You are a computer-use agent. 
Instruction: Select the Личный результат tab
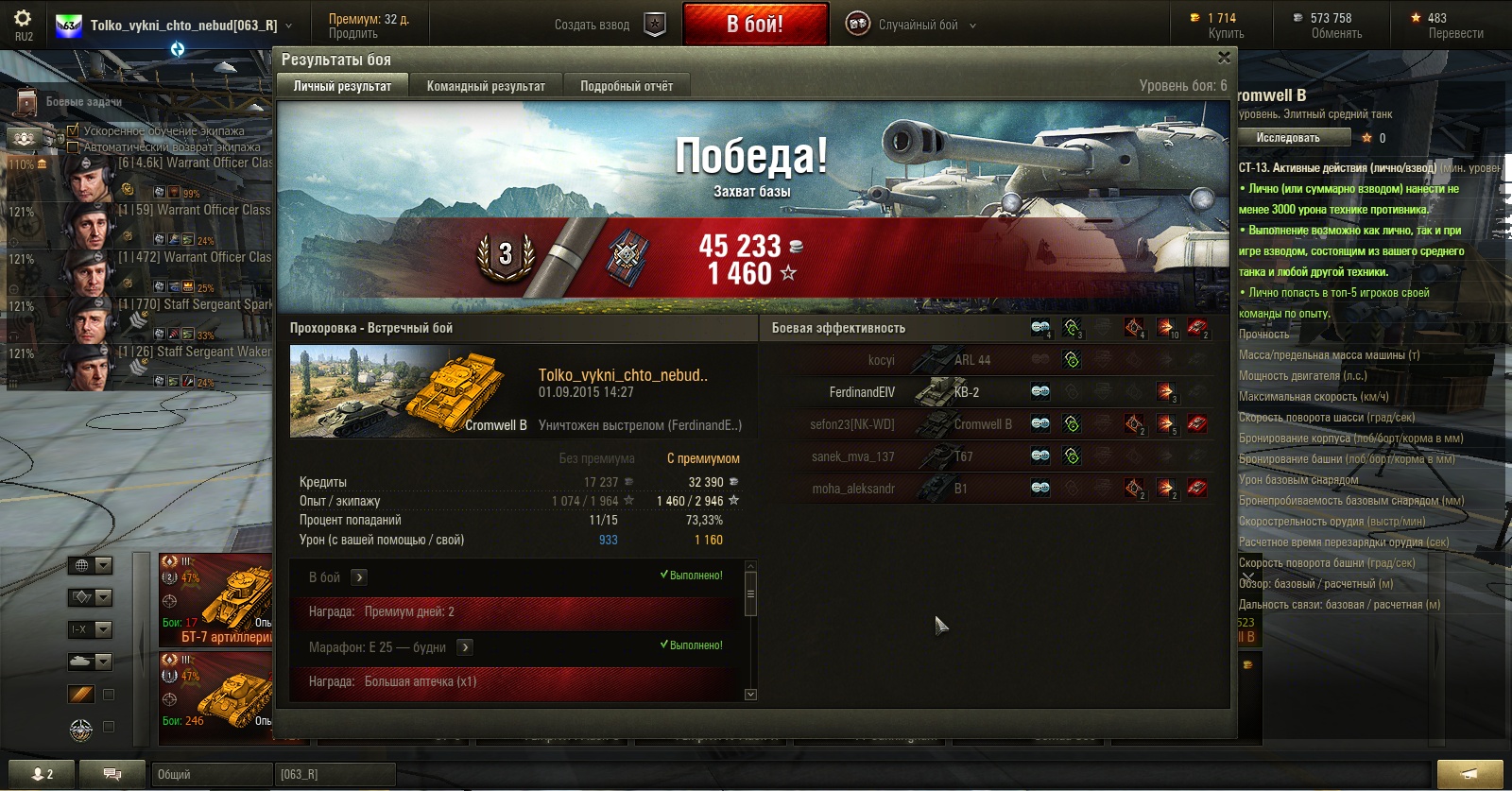pos(342,86)
